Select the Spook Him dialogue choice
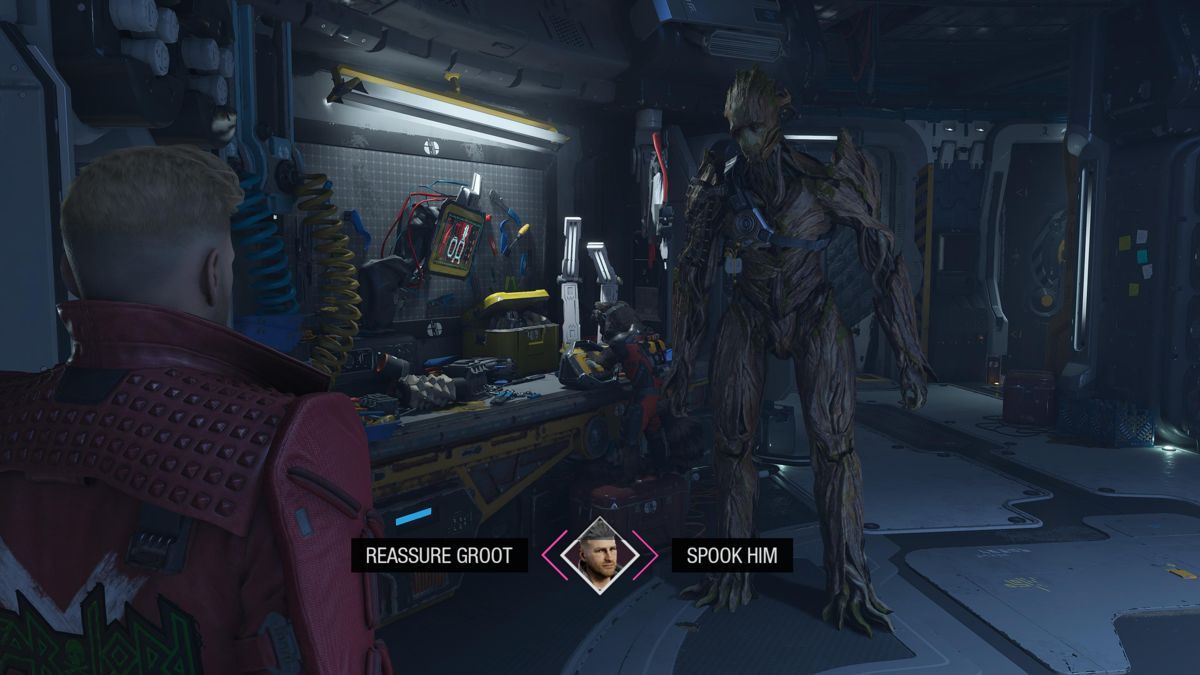This screenshot has width=1200, height=675. pos(732,556)
